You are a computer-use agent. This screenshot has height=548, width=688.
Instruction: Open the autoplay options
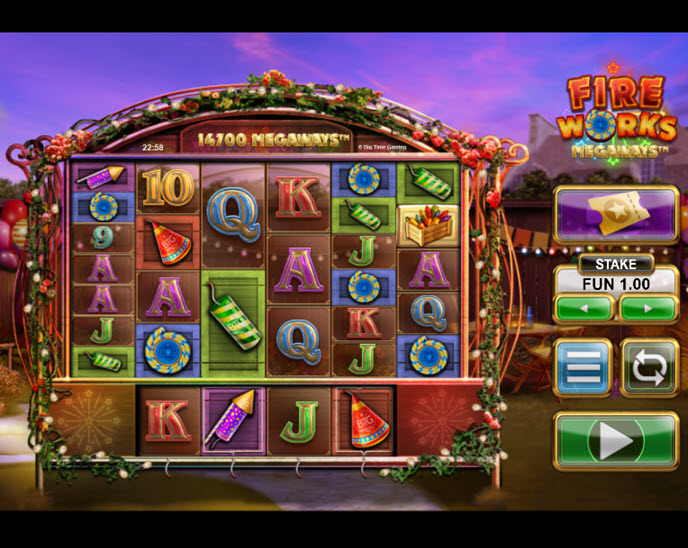click(x=649, y=367)
